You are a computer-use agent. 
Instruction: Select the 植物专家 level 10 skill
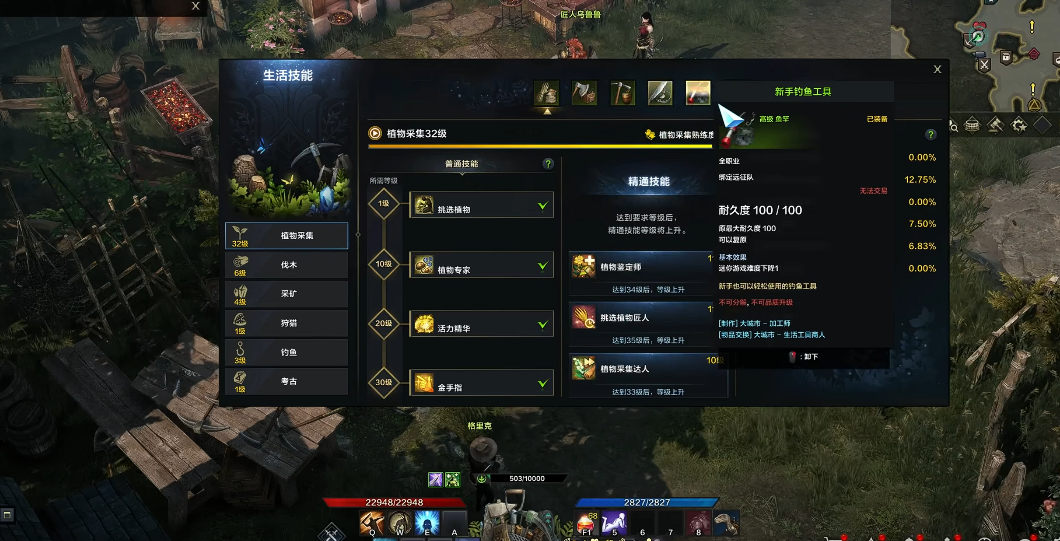(481, 265)
